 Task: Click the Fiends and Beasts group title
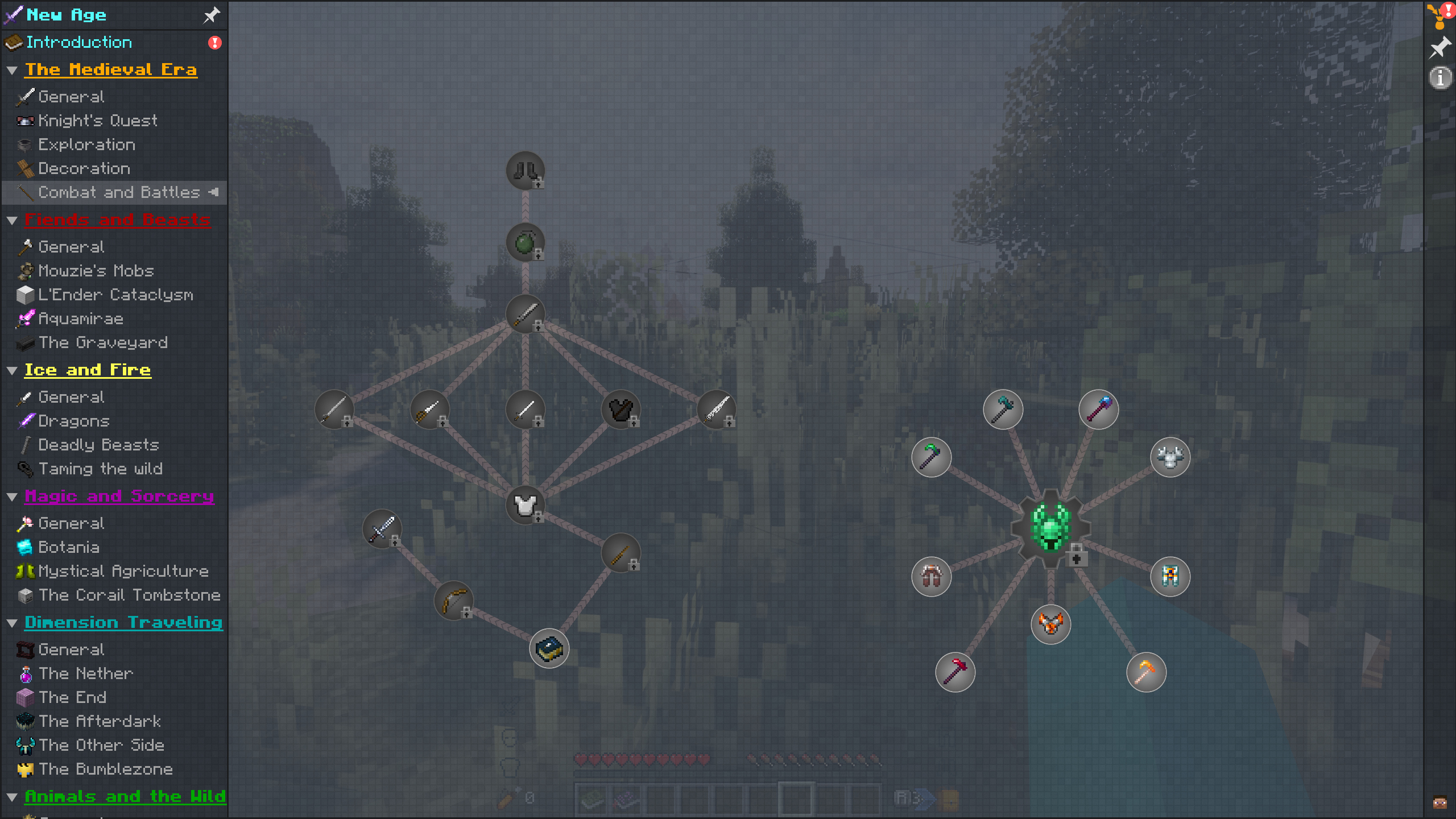pos(117,220)
